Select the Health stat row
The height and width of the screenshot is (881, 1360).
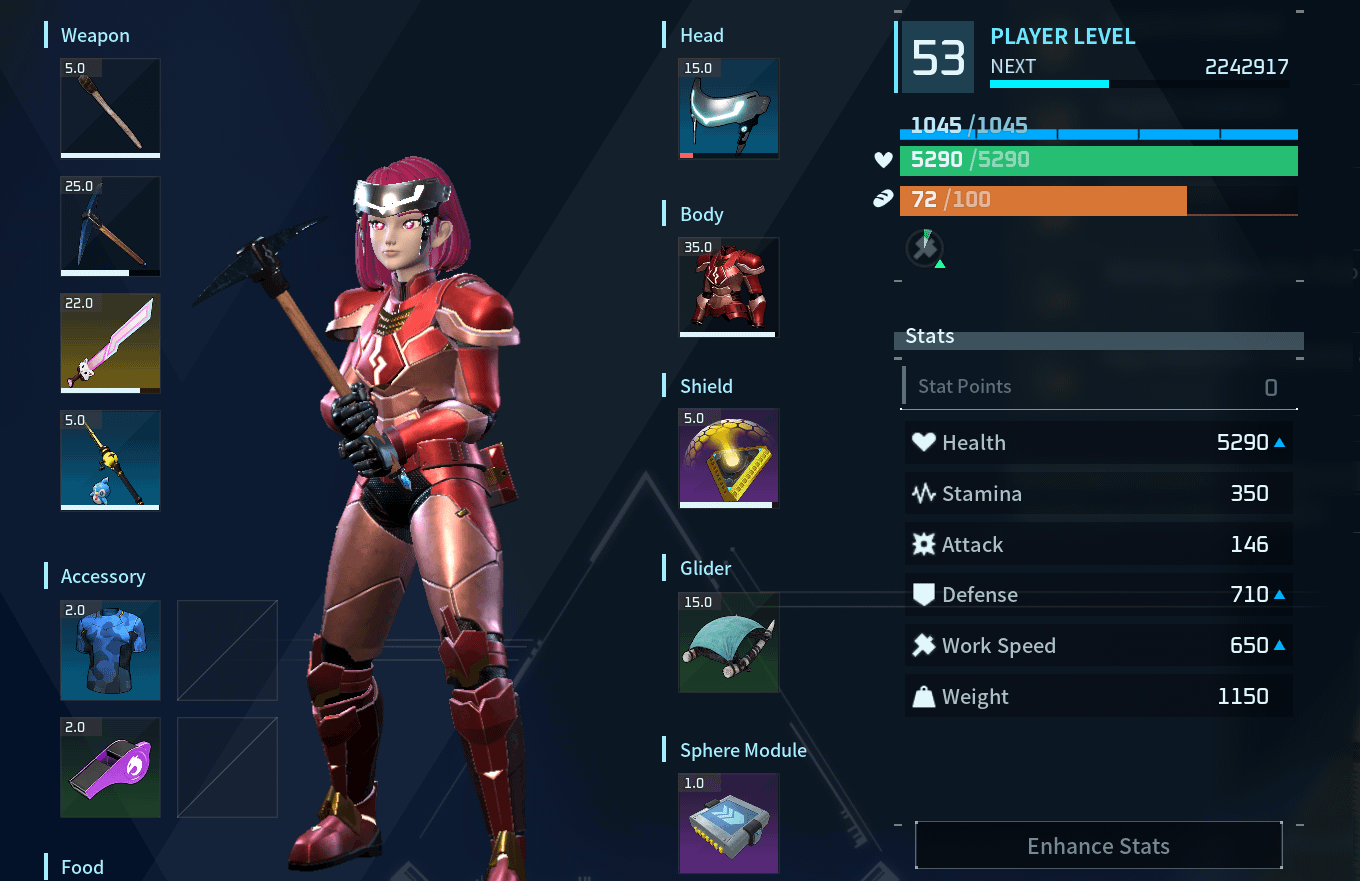click(x=1098, y=442)
